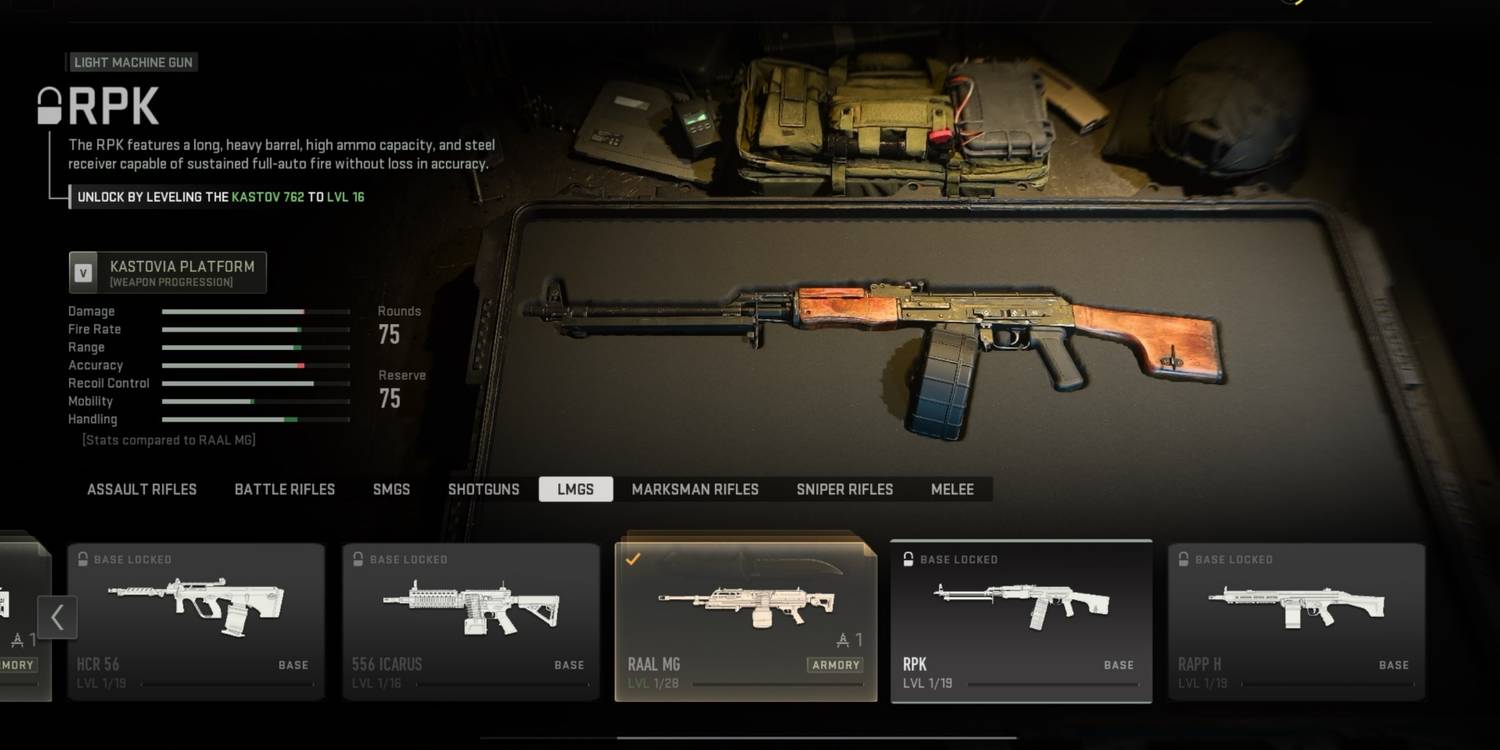The width and height of the screenshot is (1500, 750).
Task: Select the 556 Icarus weapon card
Action: click(x=471, y=621)
